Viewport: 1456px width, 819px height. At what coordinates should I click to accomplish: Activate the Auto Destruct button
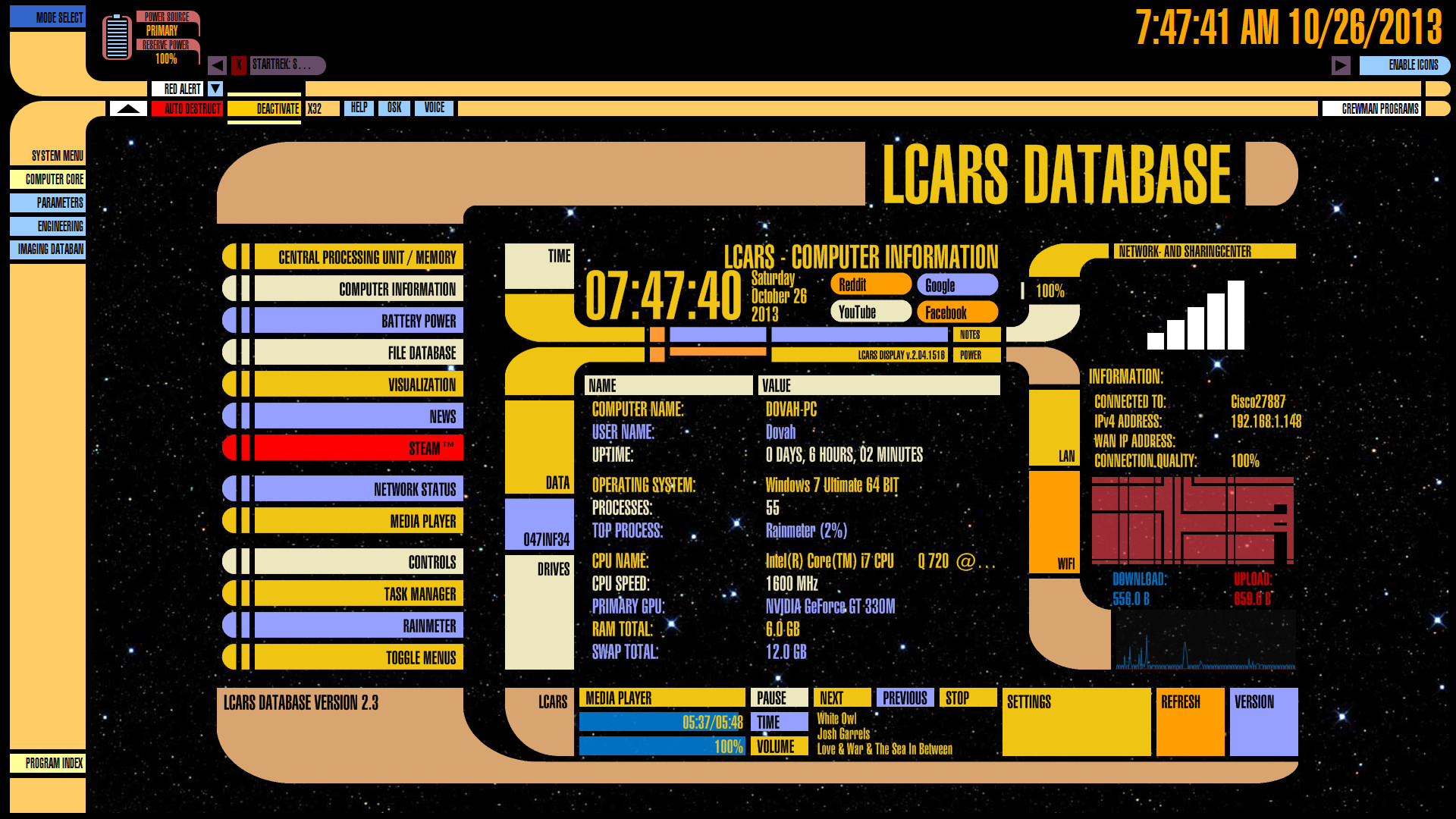click(x=187, y=108)
